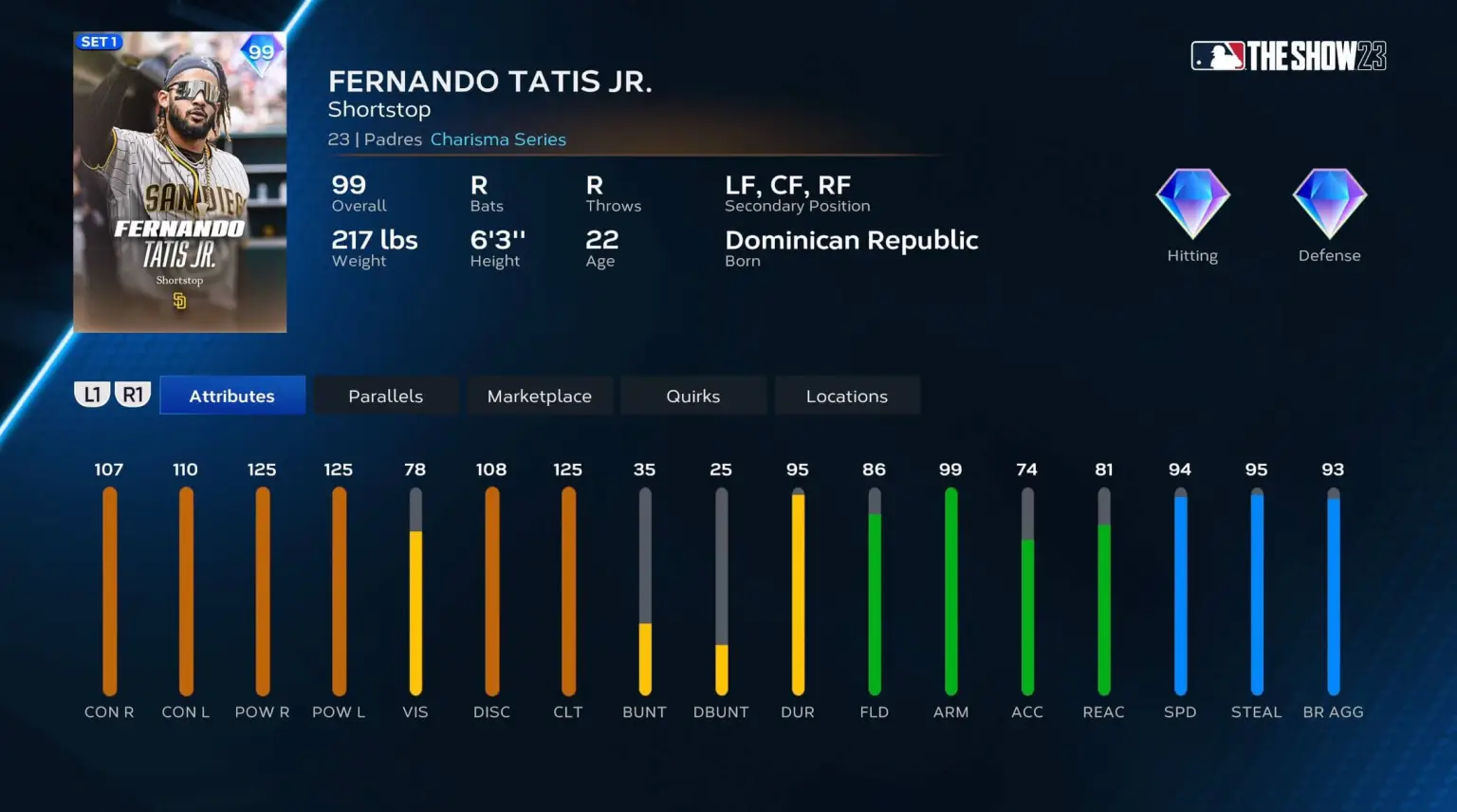Click the MLB The Show 23 logo

click(x=1287, y=57)
